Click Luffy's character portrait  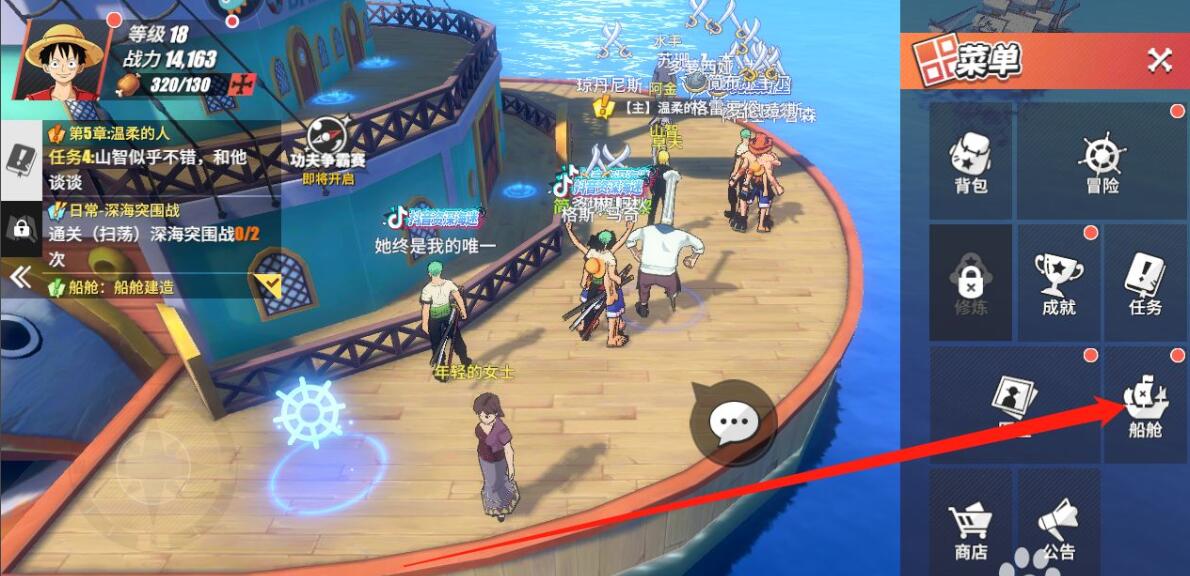coord(64,57)
